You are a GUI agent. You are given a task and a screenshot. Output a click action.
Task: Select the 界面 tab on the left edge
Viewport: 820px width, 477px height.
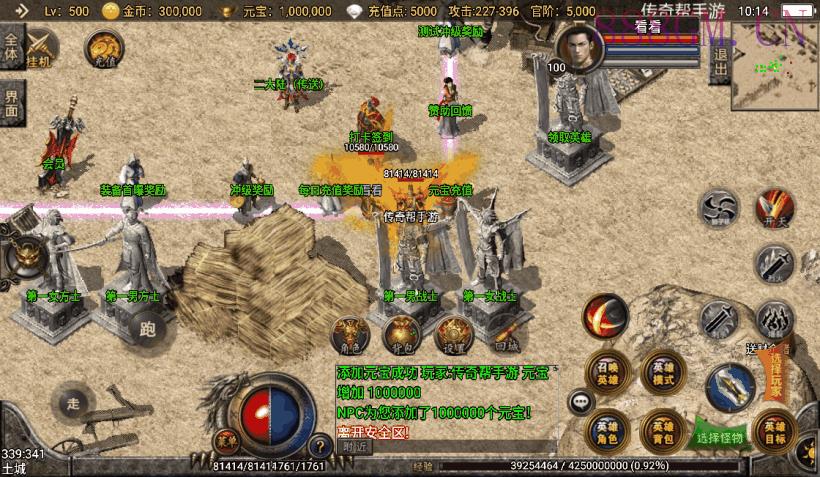11,101
